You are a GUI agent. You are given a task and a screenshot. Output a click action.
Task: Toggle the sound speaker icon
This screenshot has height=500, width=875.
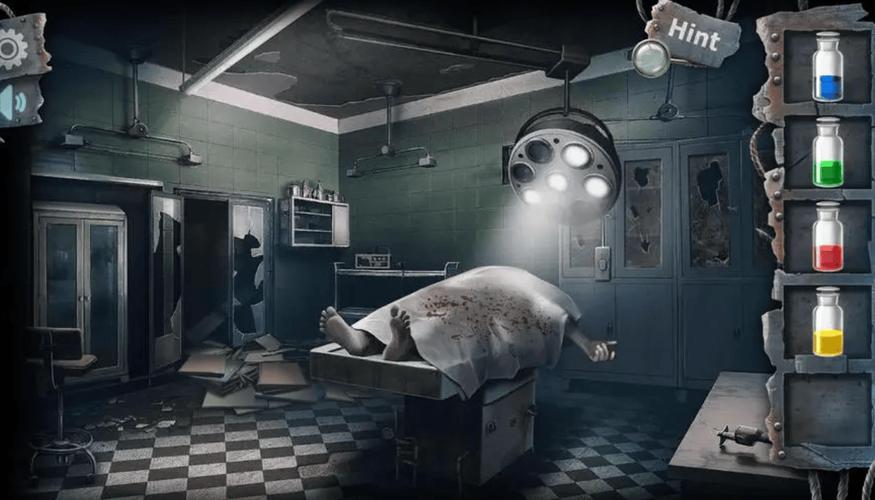pyautogui.click(x=12, y=104)
